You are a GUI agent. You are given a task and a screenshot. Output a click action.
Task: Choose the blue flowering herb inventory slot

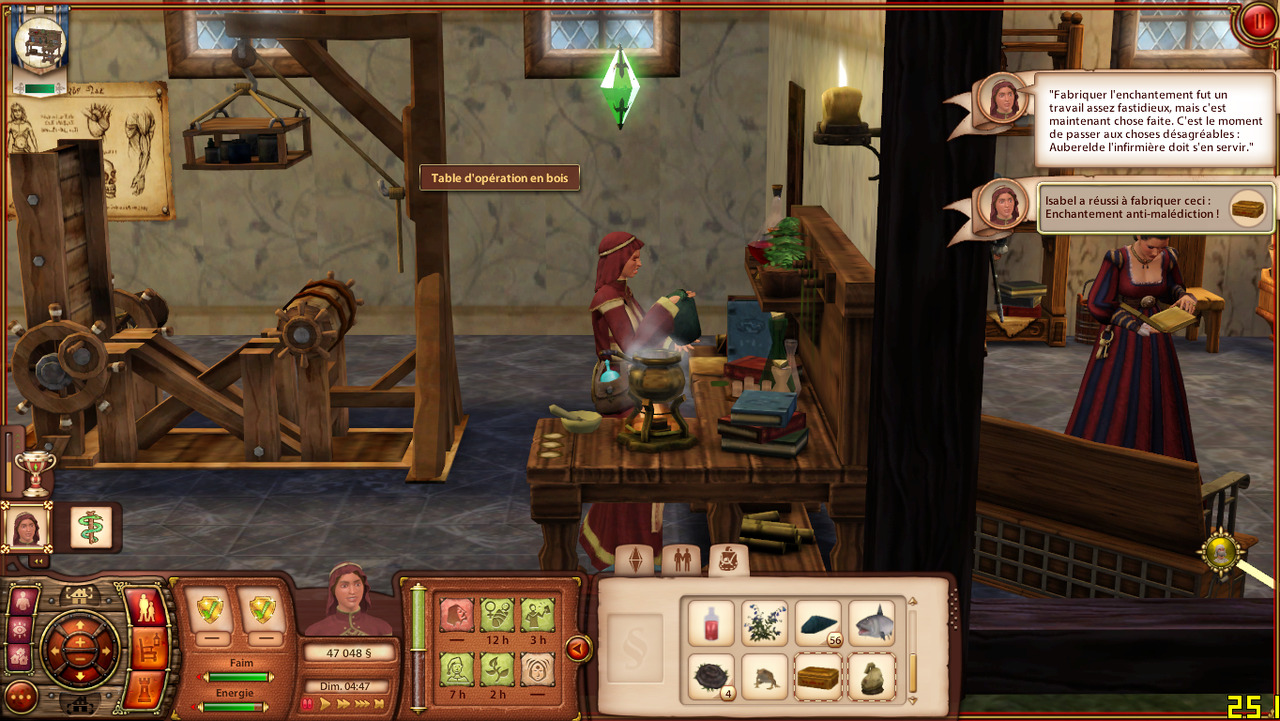point(765,624)
